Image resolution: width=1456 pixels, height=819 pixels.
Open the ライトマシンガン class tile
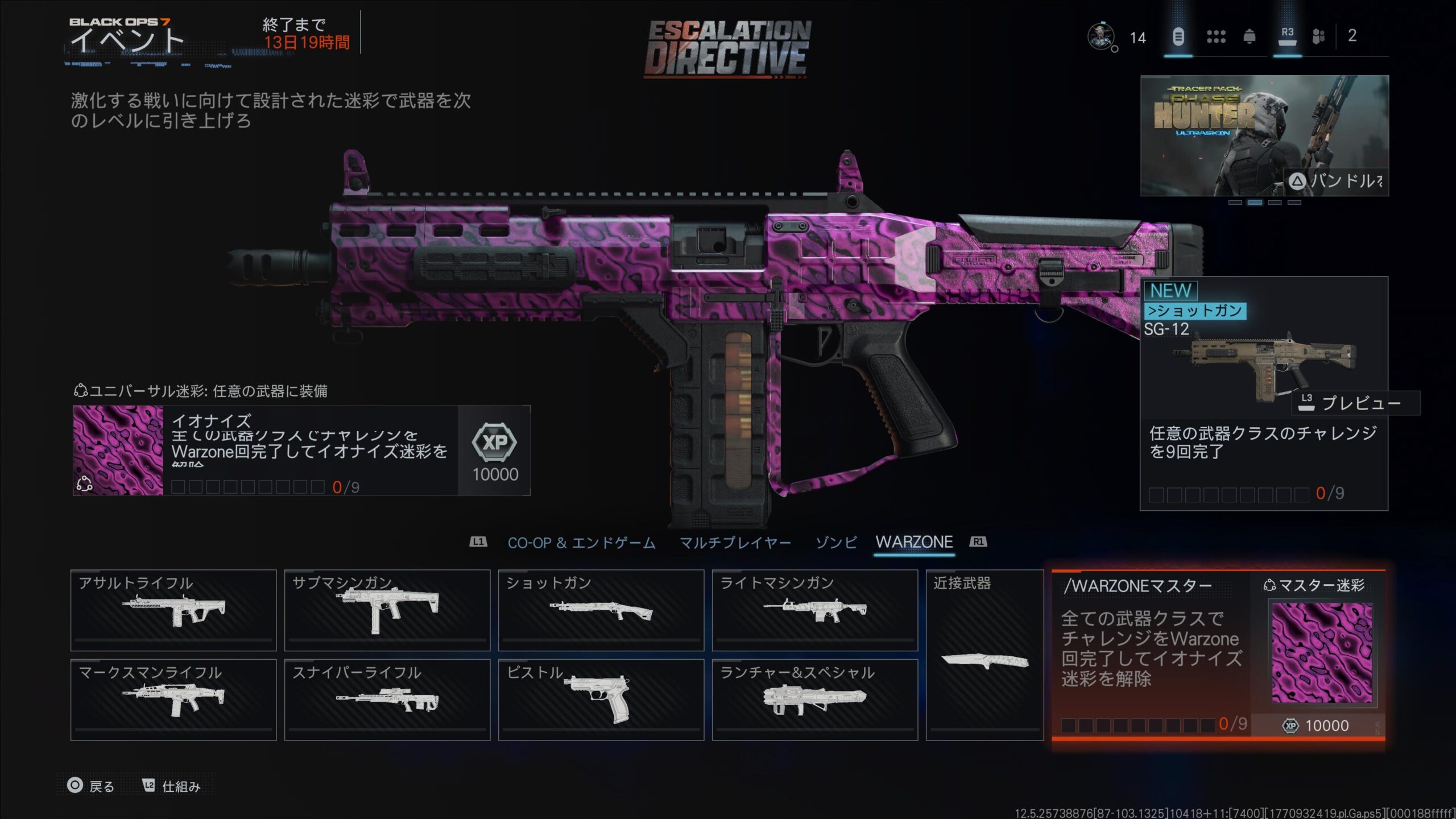(x=814, y=610)
